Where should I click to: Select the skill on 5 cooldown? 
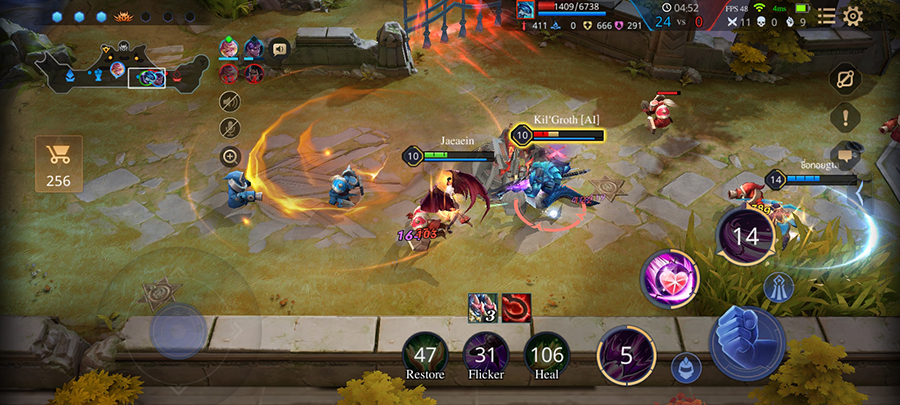[626, 355]
